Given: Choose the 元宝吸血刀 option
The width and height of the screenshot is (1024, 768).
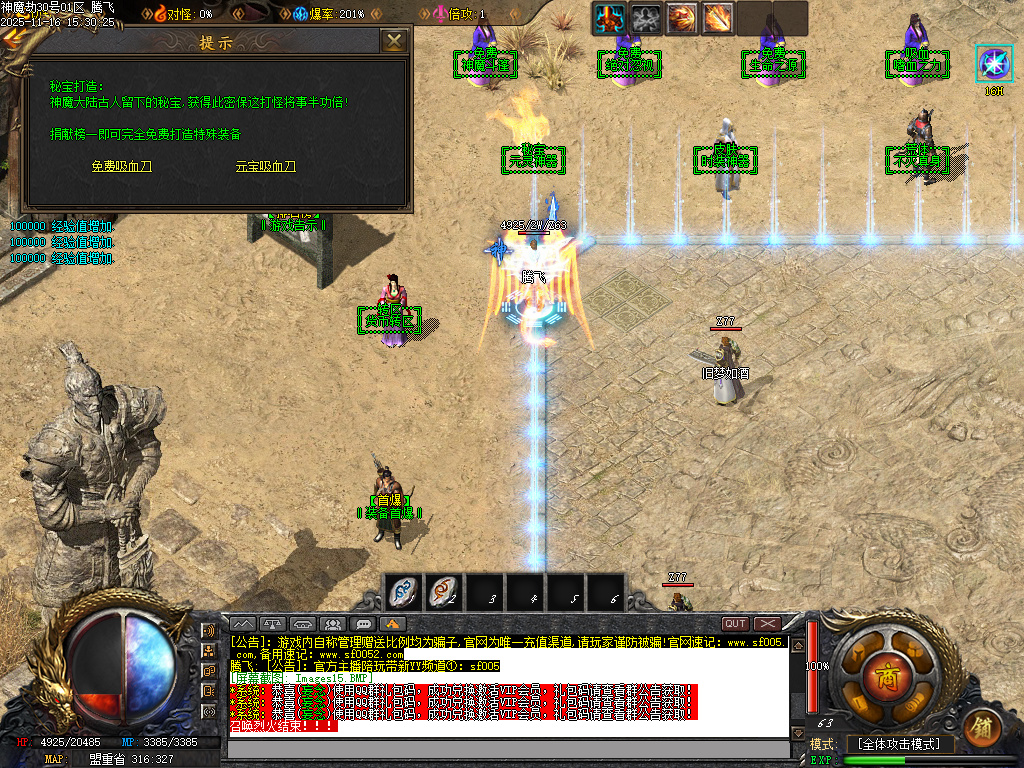Looking at the screenshot, I should 265,167.
